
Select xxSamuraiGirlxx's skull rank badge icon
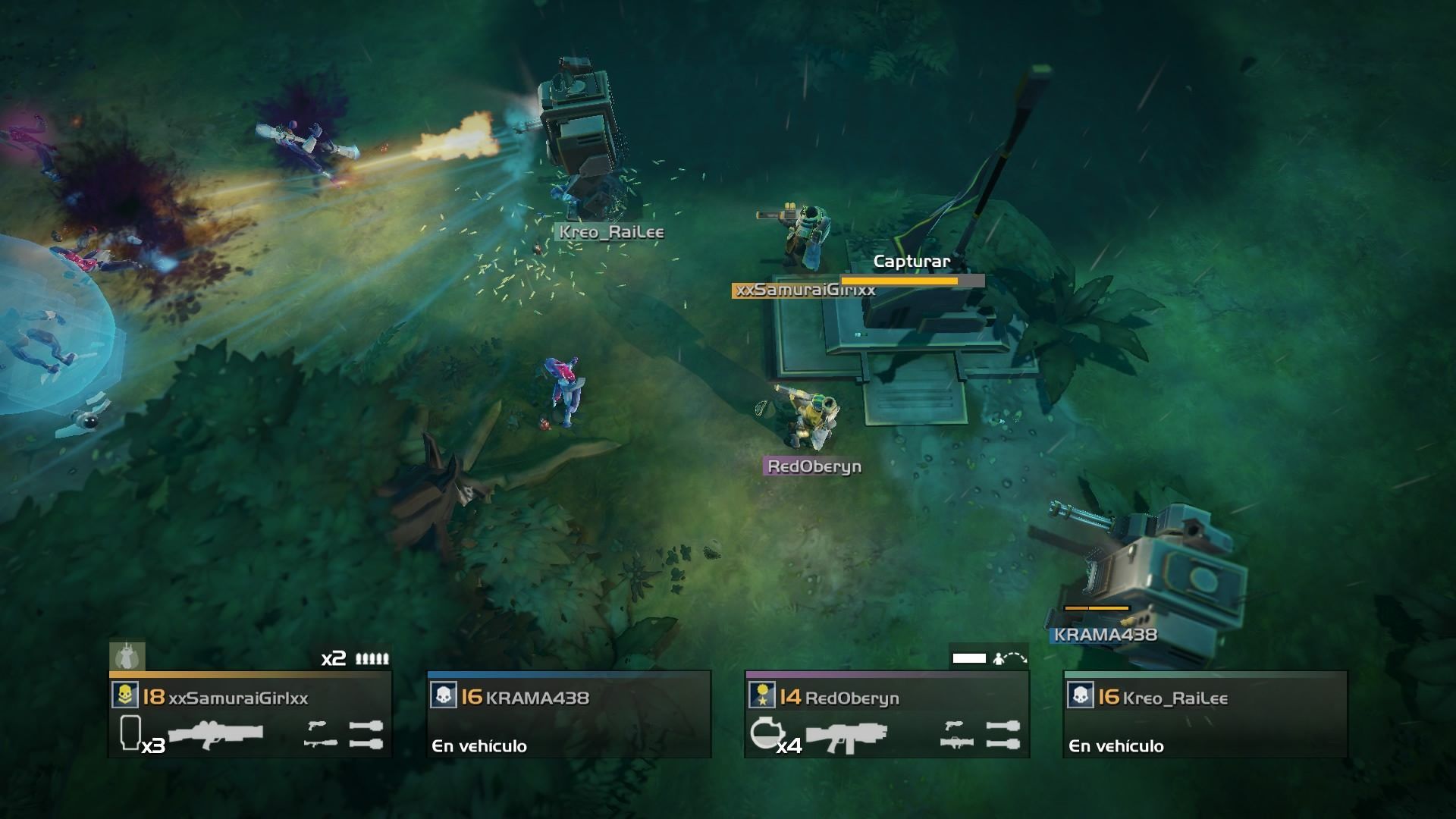coord(126,695)
